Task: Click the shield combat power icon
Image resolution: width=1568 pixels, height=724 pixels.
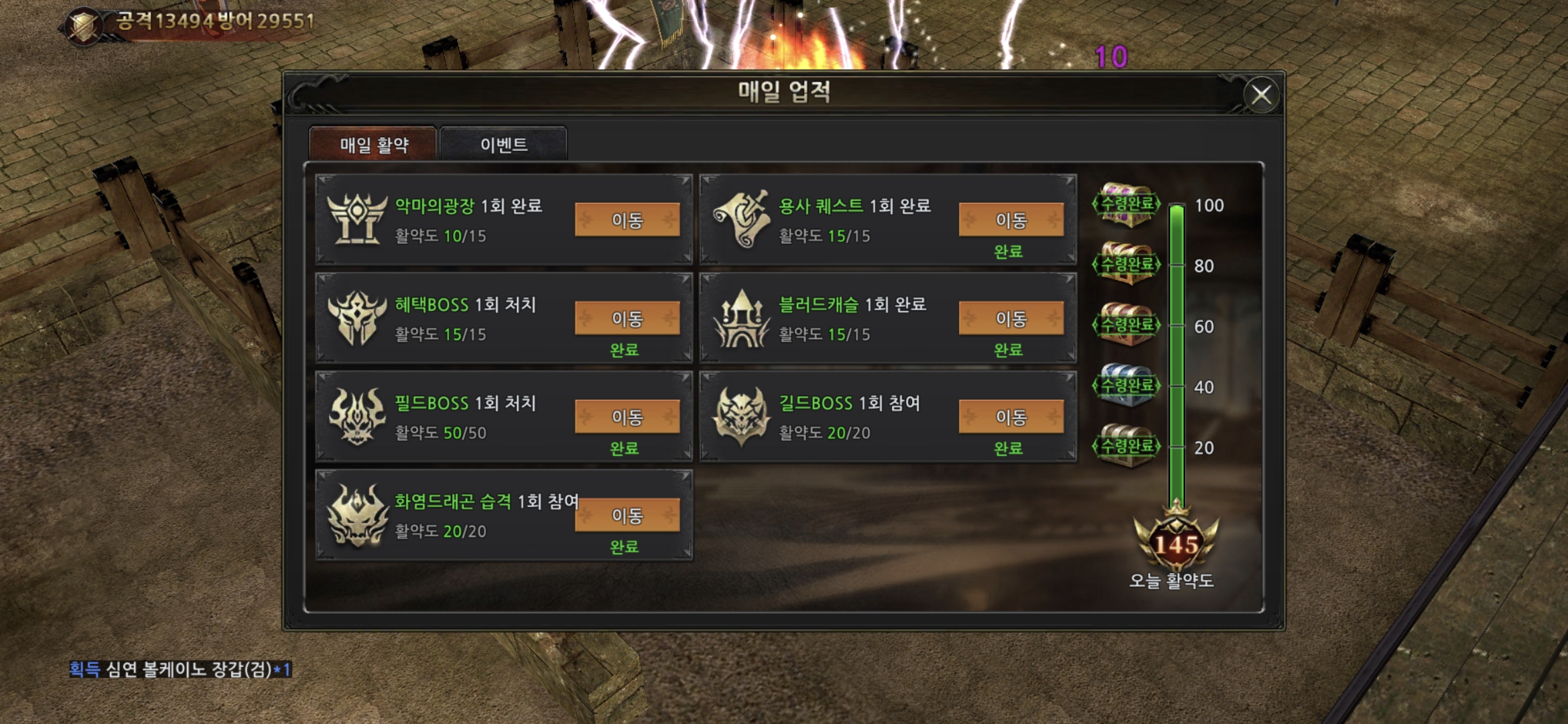Action: pyautogui.click(x=84, y=25)
